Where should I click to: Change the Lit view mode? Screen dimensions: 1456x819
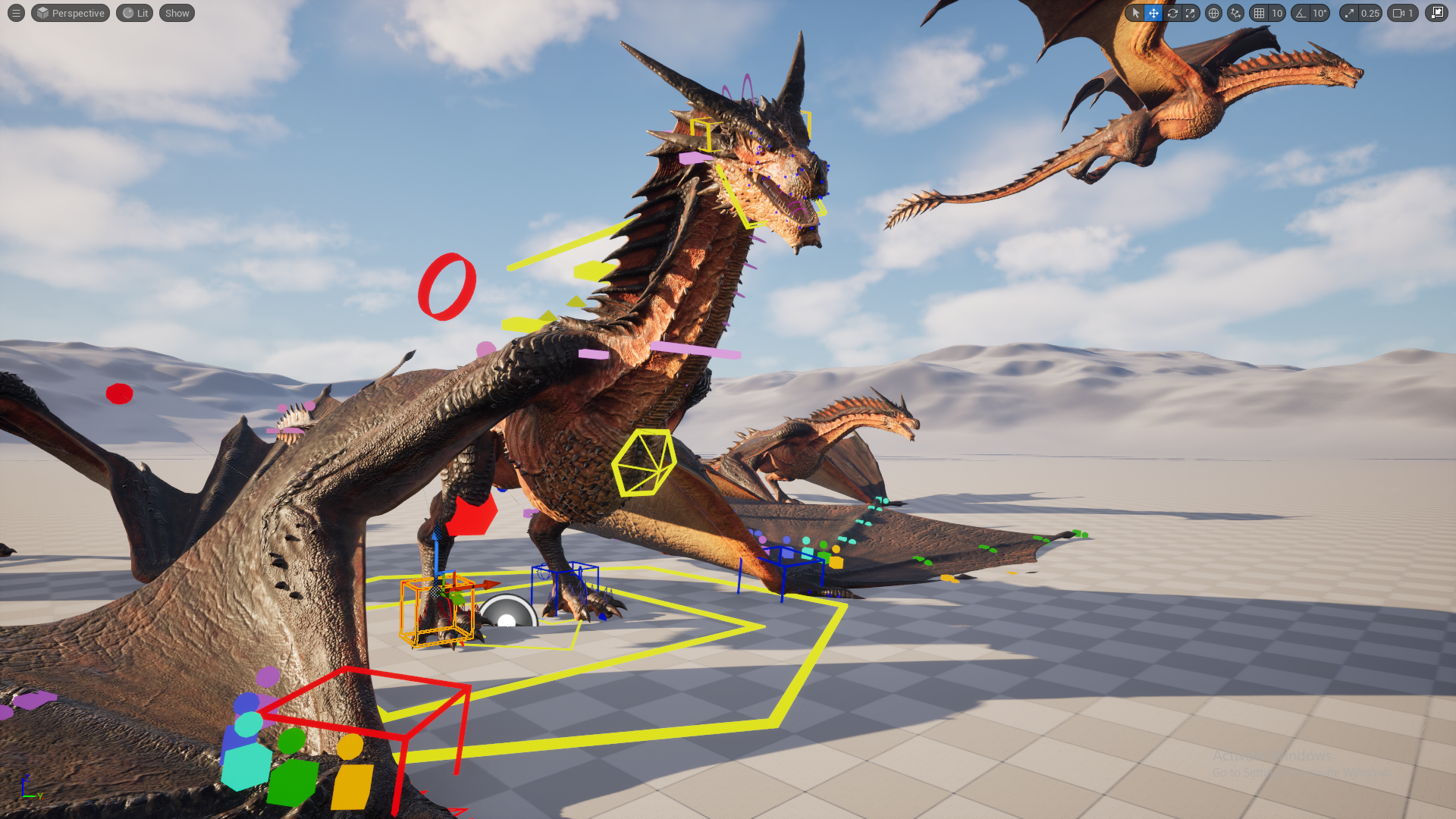pyautogui.click(x=135, y=13)
